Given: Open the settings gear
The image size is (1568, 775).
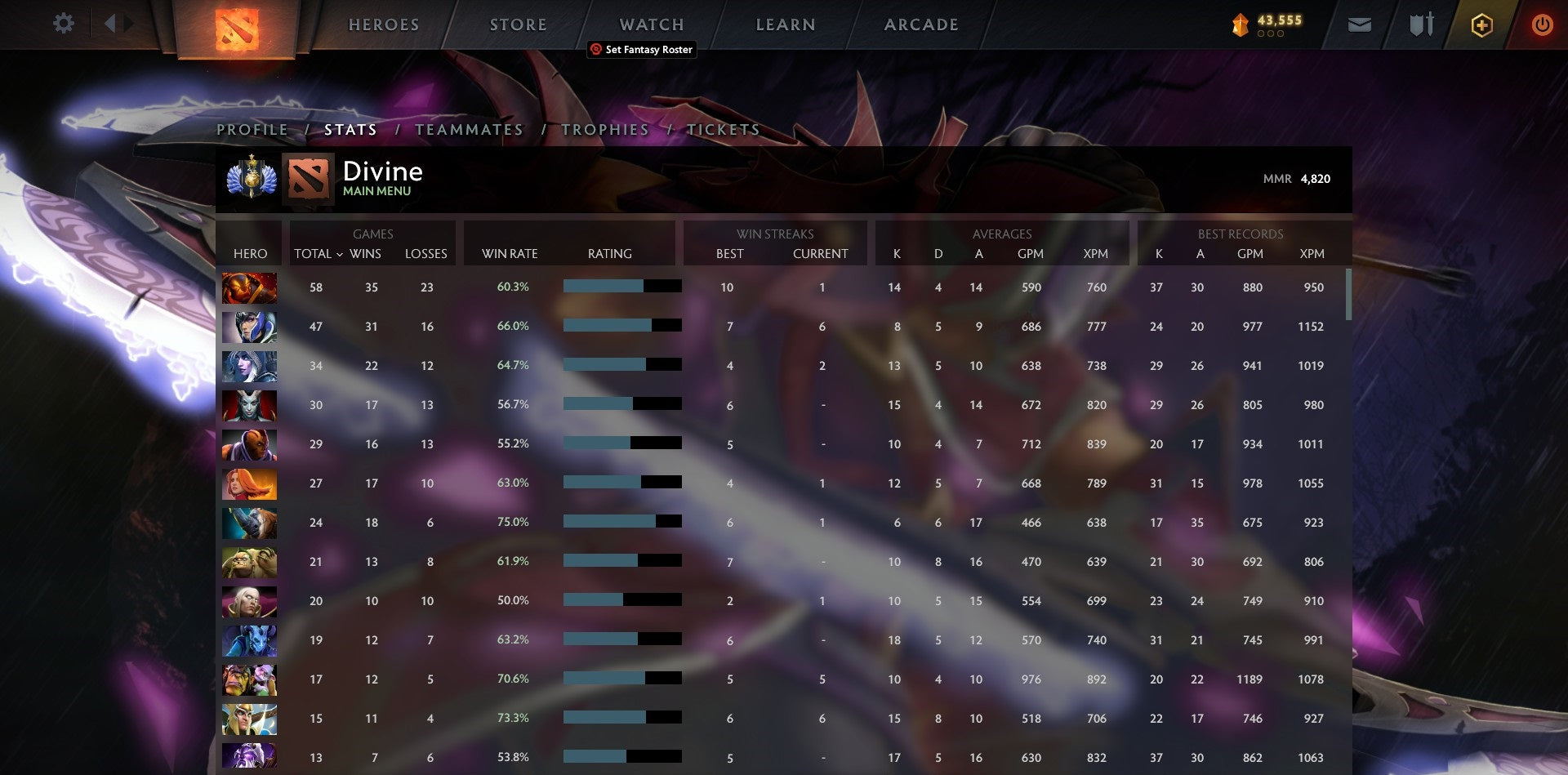Looking at the screenshot, I should coord(63,24).
